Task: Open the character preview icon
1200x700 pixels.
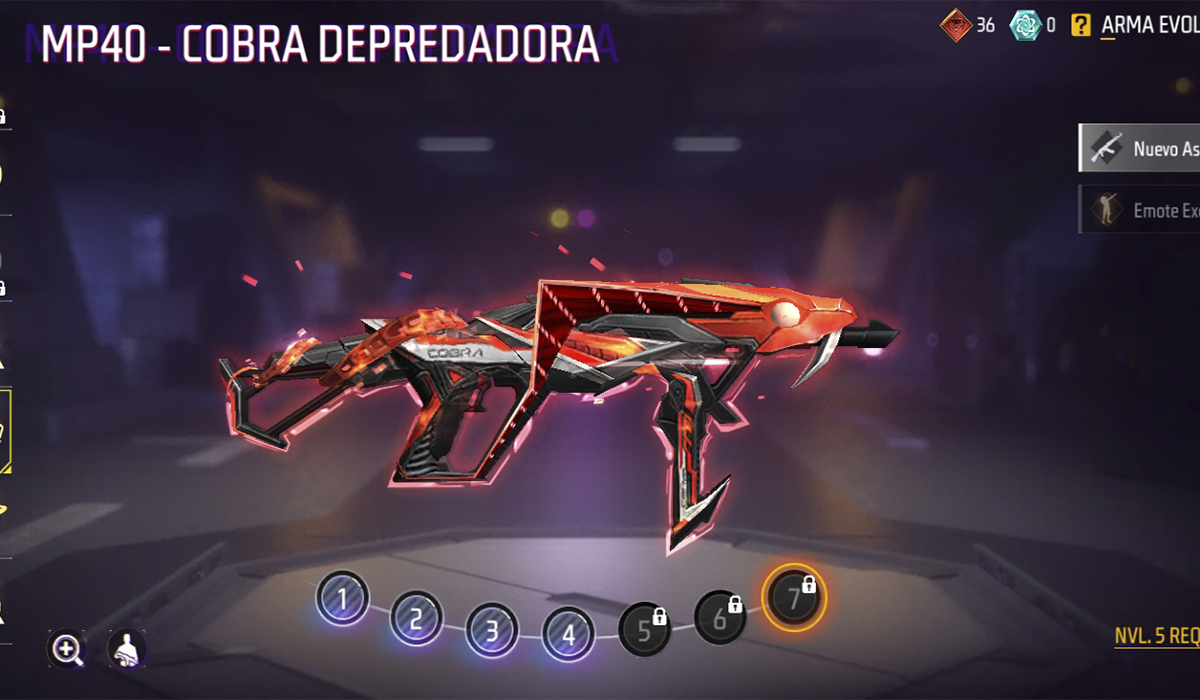Action: (x=126, y=649)
